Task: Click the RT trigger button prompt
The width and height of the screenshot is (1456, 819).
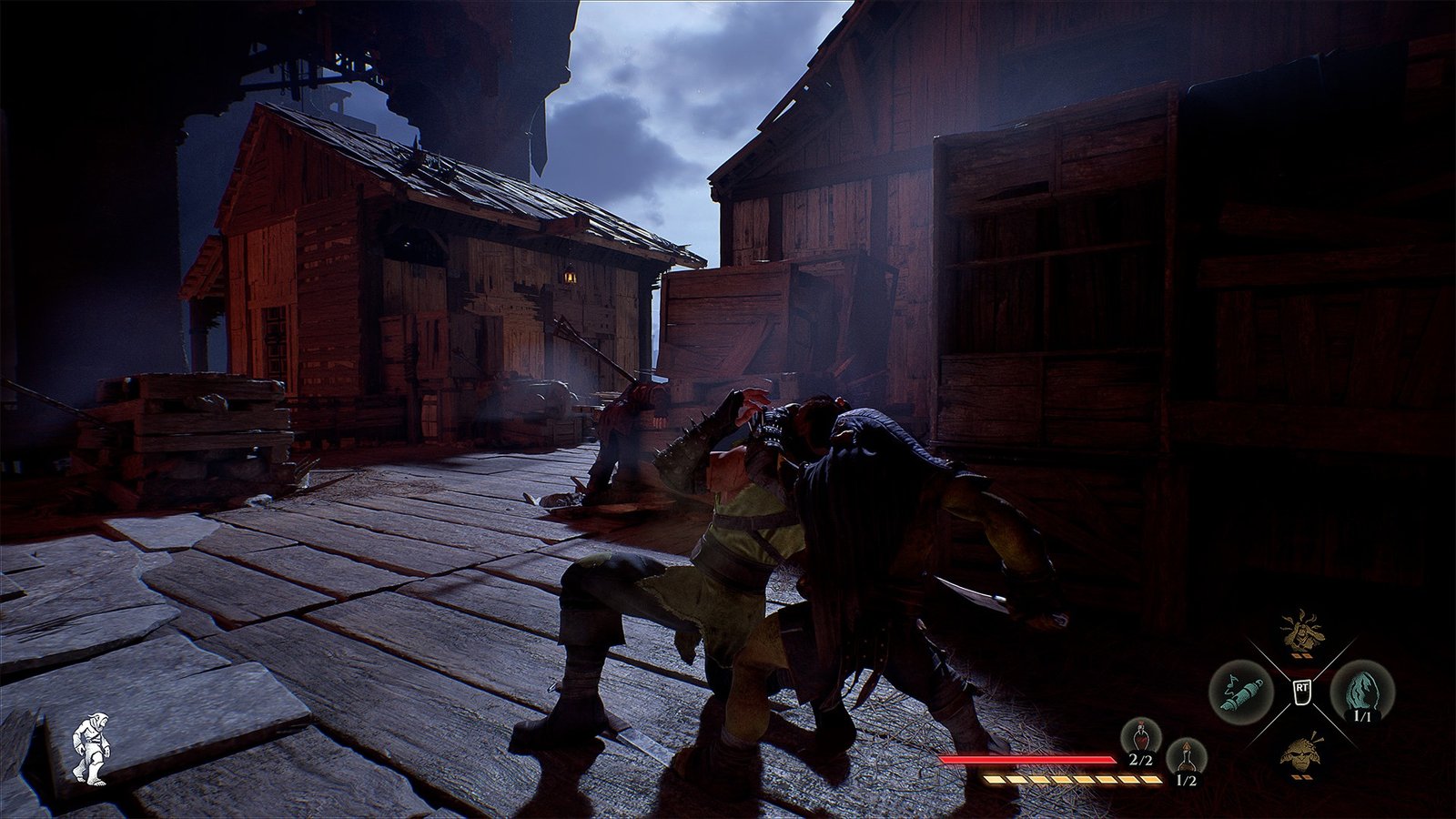Action: pos(1301,692)
